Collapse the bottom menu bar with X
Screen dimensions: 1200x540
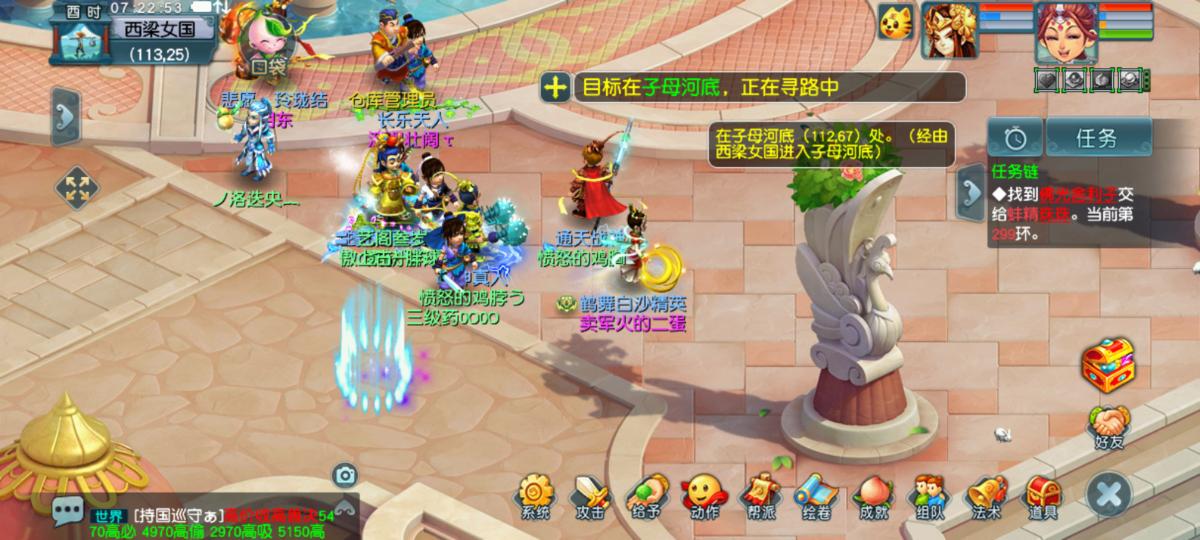(1108, 494)
